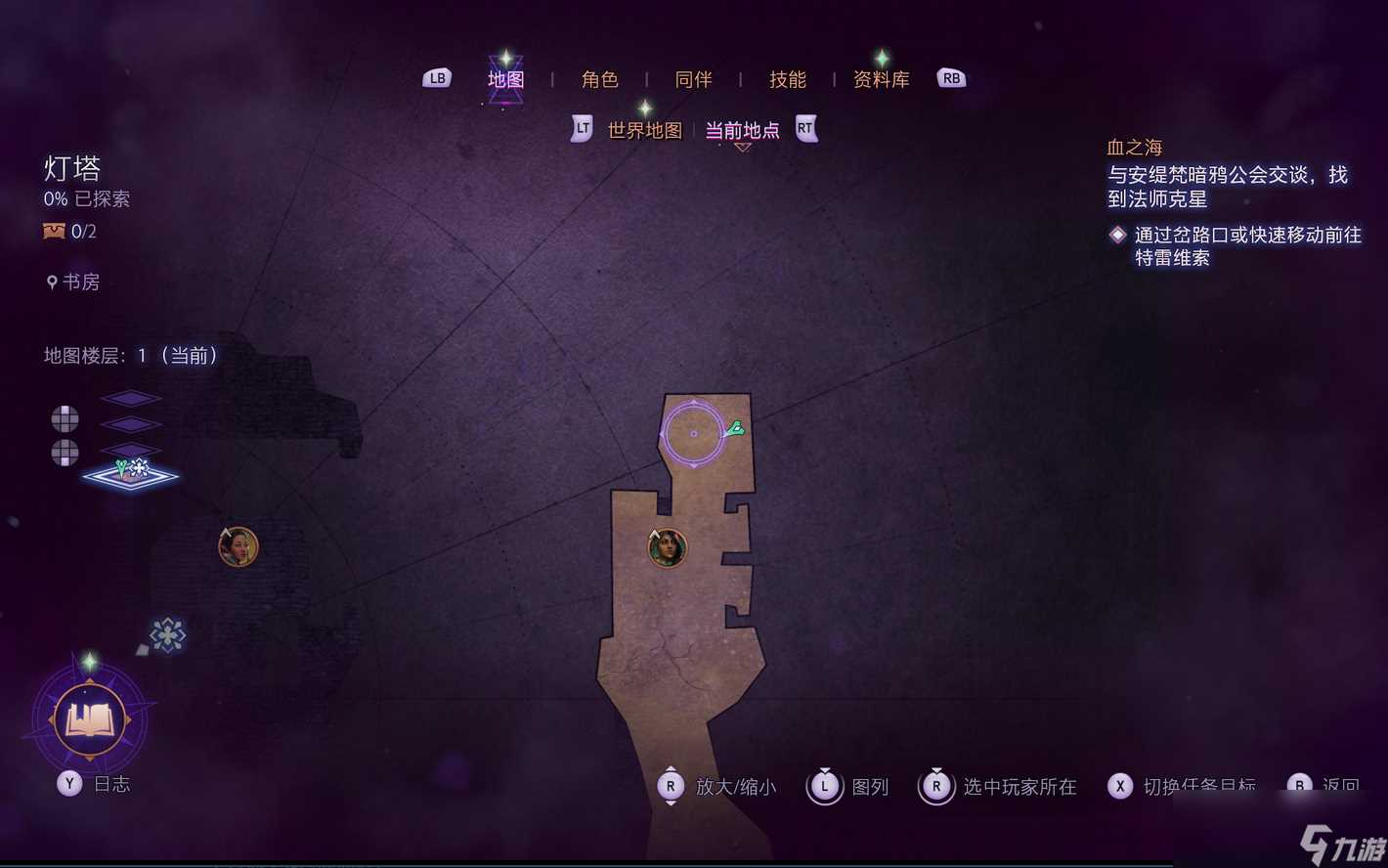The height and width of the screenshot is (868, 1388).
Task: Show the 世界地图 world map
Action: [x=645, y=130]
